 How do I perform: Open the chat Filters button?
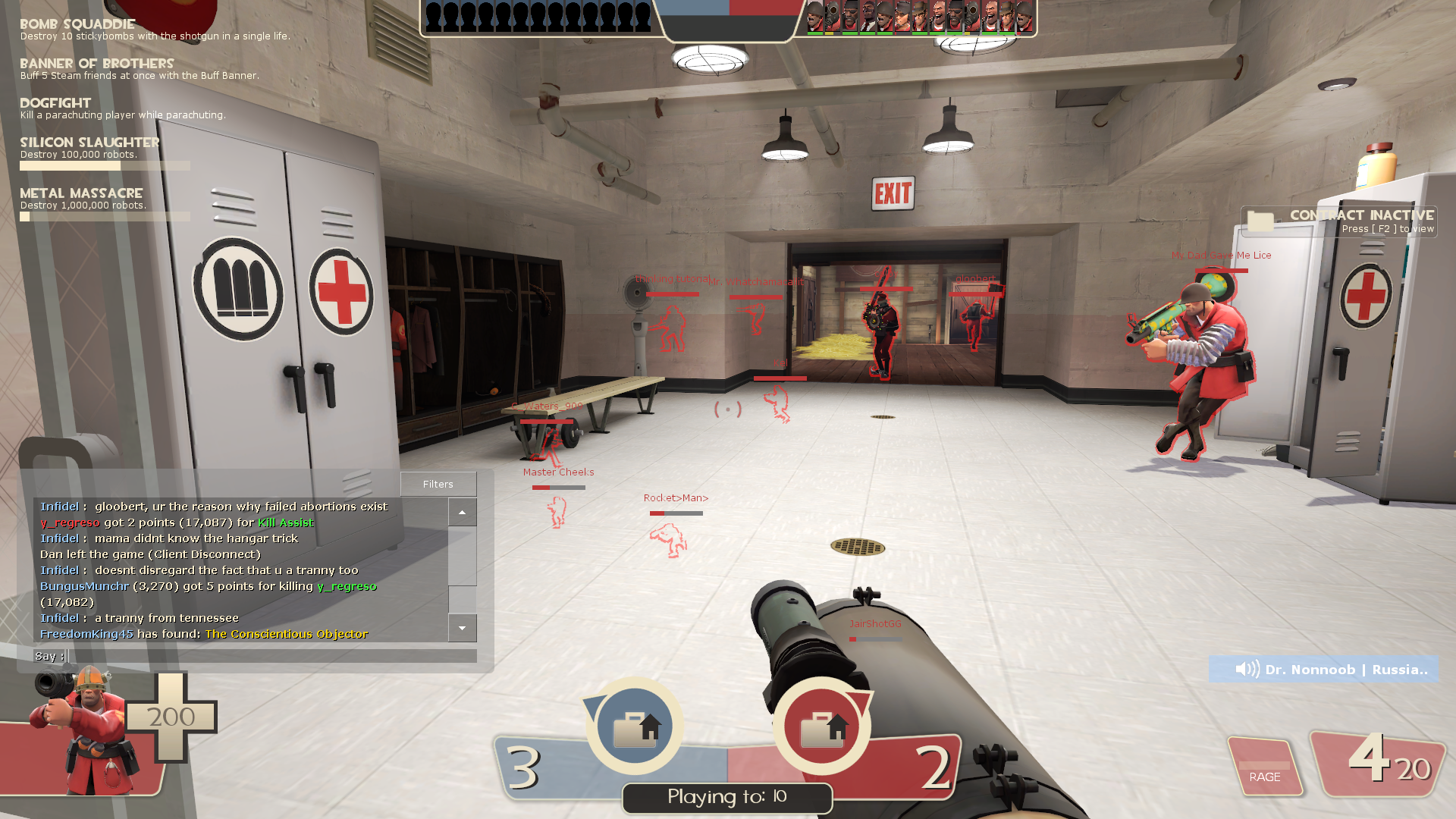[x=438, y=484]
